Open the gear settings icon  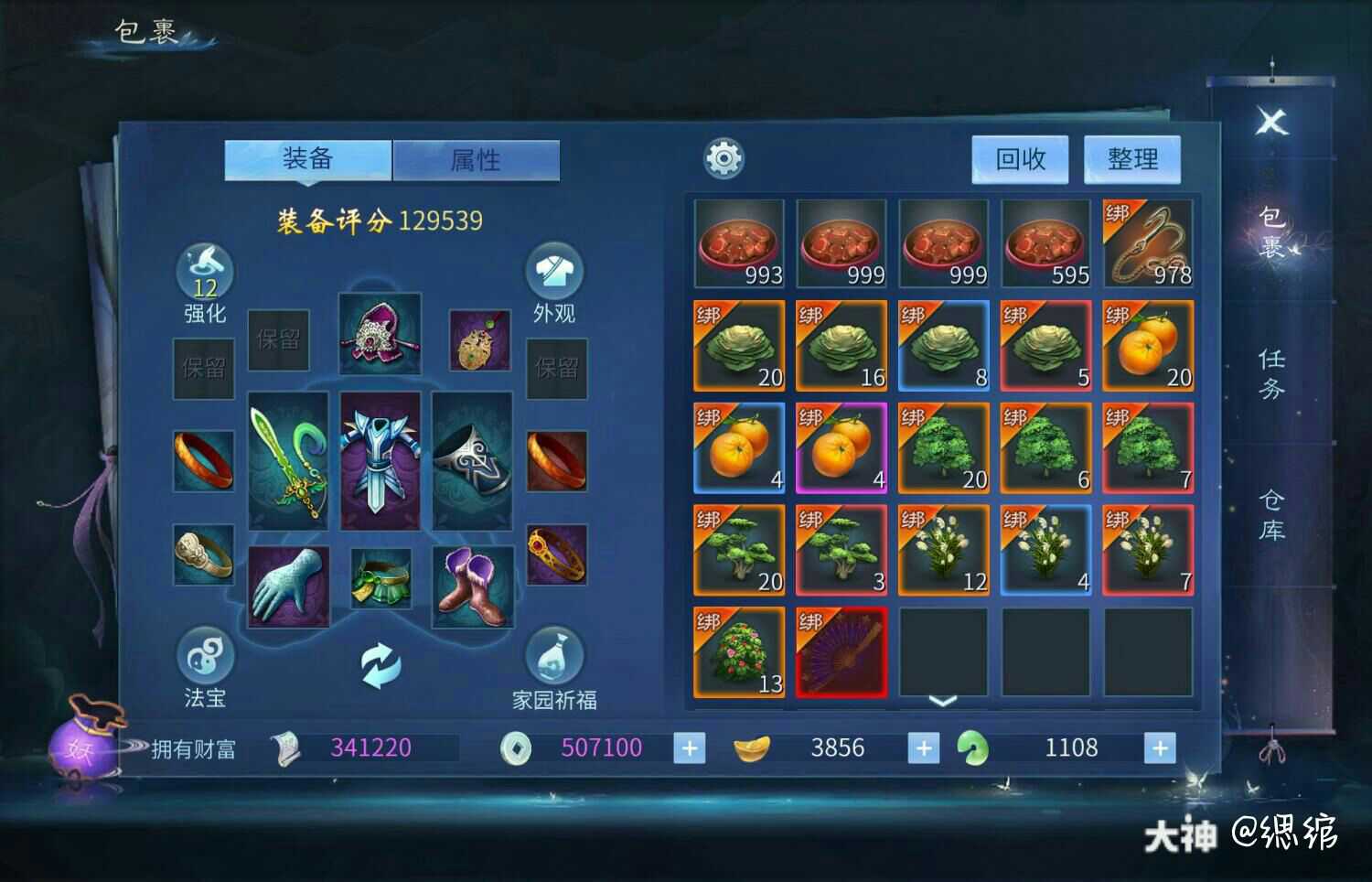point(724,159)
